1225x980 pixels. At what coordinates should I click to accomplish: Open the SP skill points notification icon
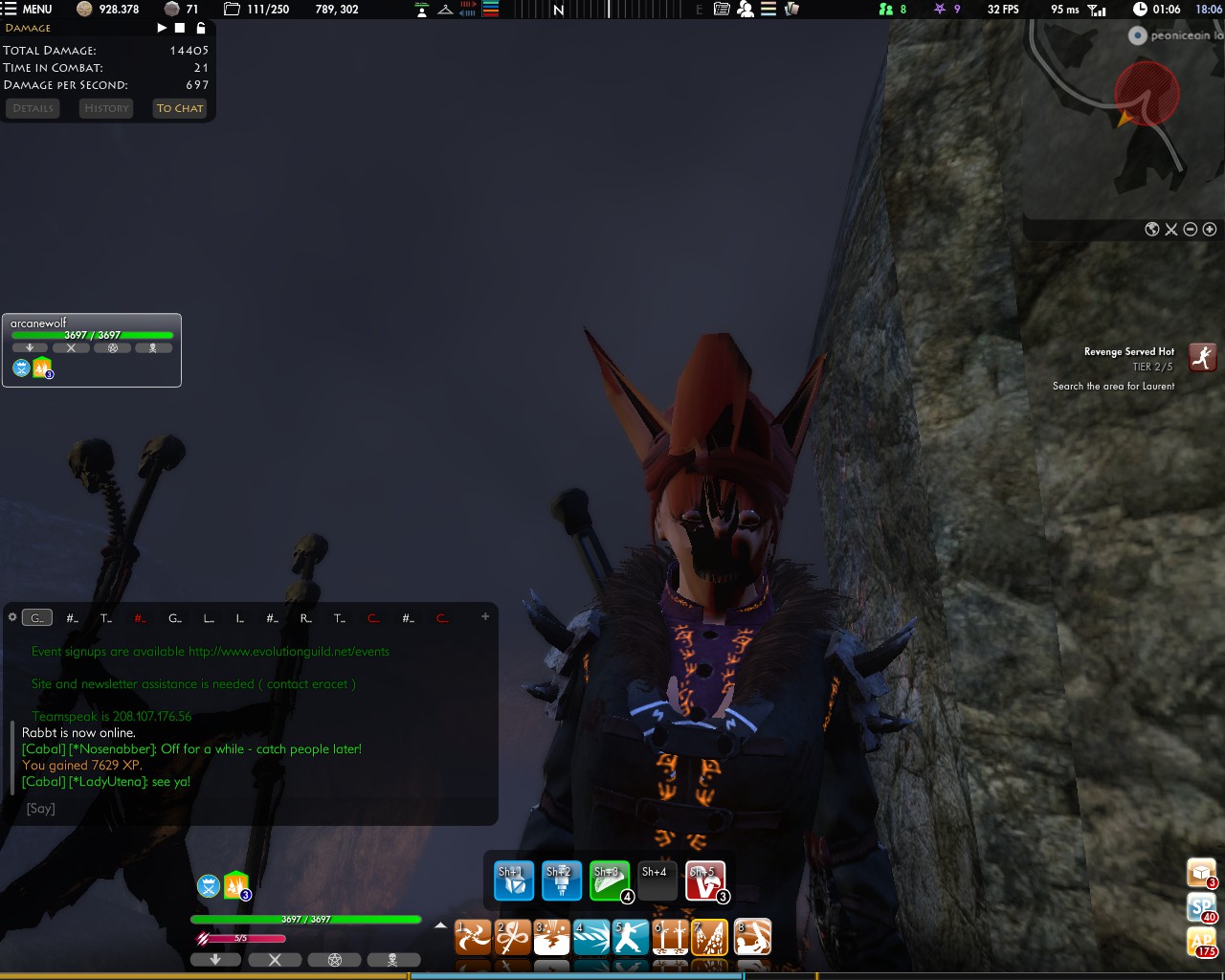[x=1201, y=907]
